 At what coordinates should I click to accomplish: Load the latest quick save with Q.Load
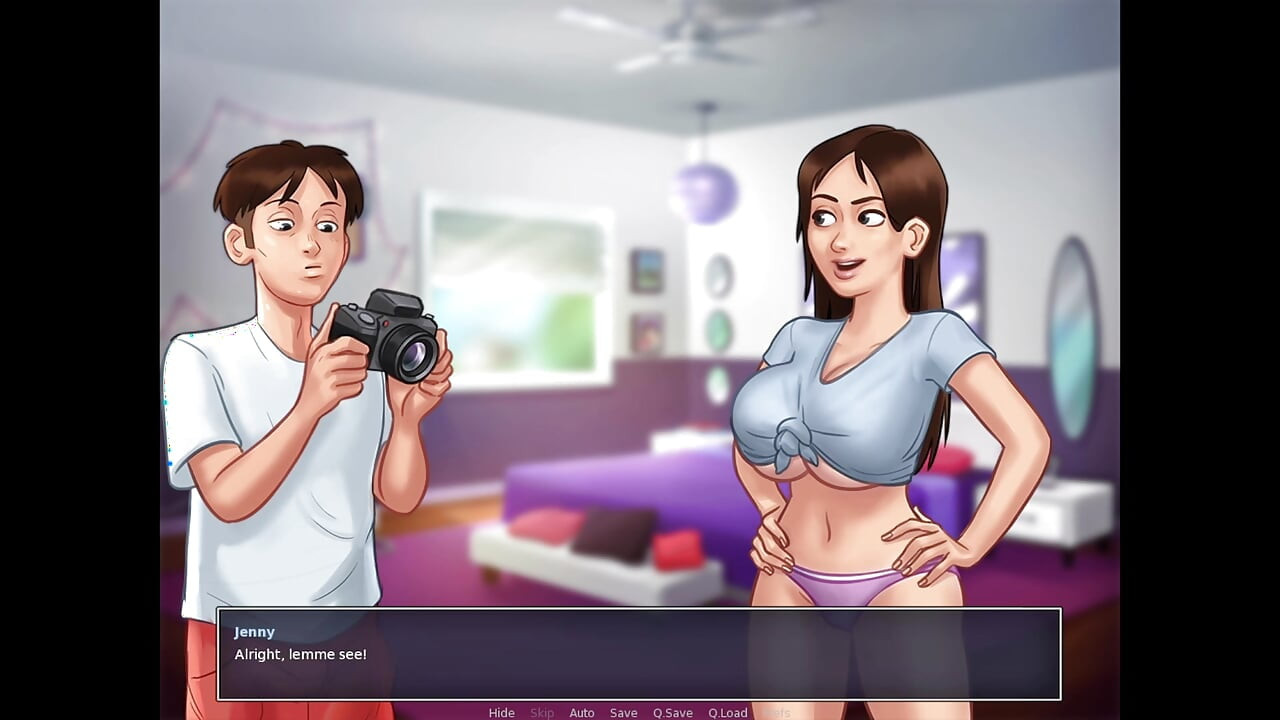(x=729, y=712)
